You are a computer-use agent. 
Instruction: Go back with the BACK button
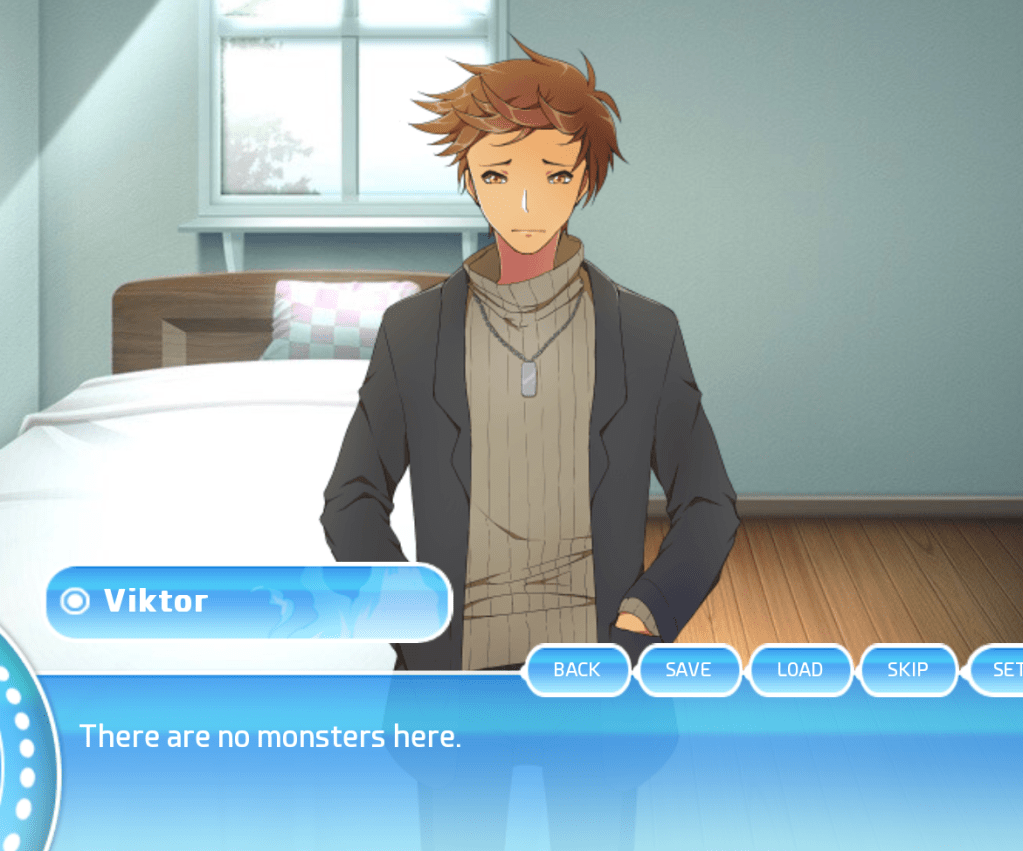click(577, 670)
